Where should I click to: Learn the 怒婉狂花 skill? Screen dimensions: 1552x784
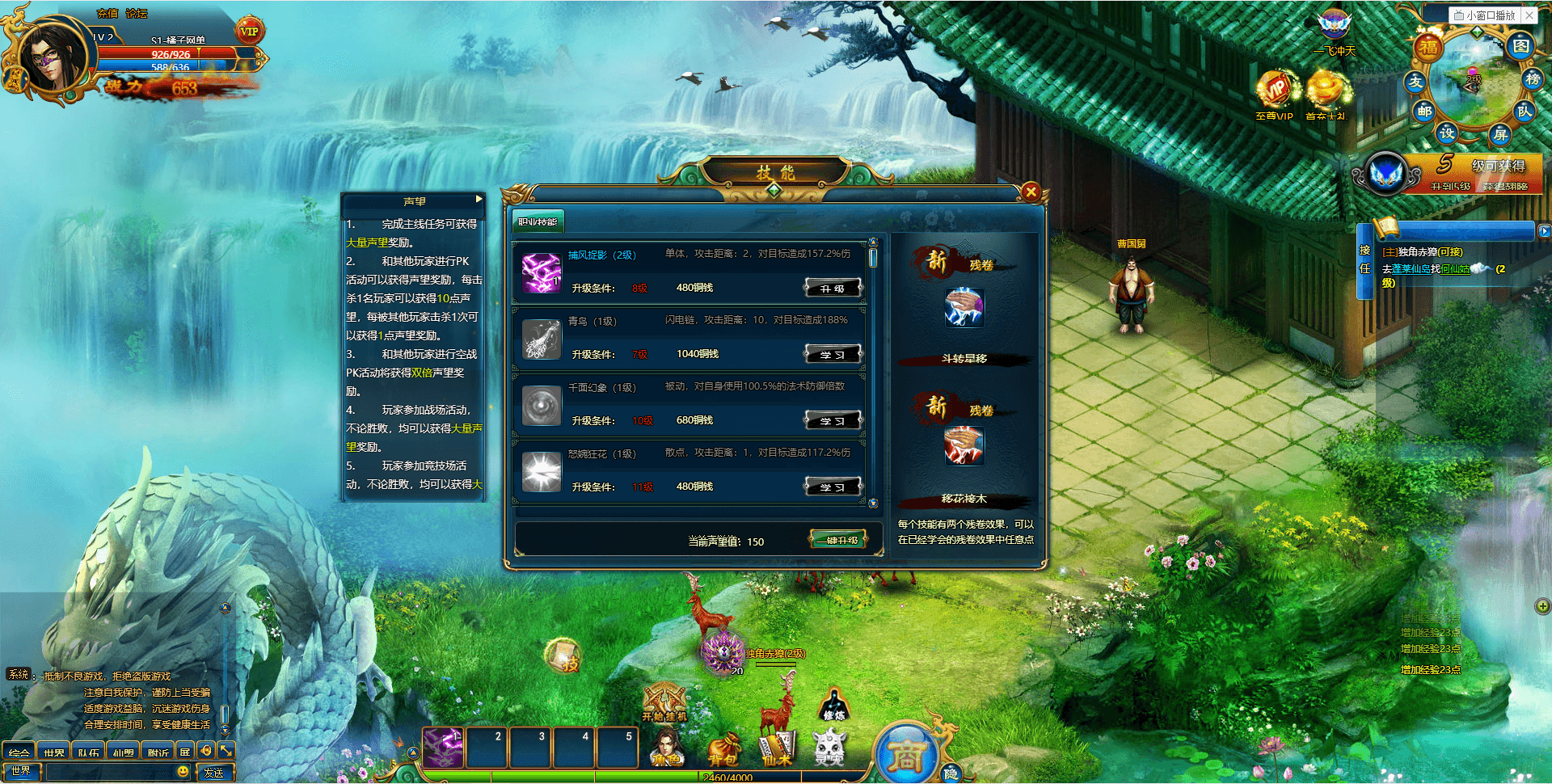coord(833,487)
